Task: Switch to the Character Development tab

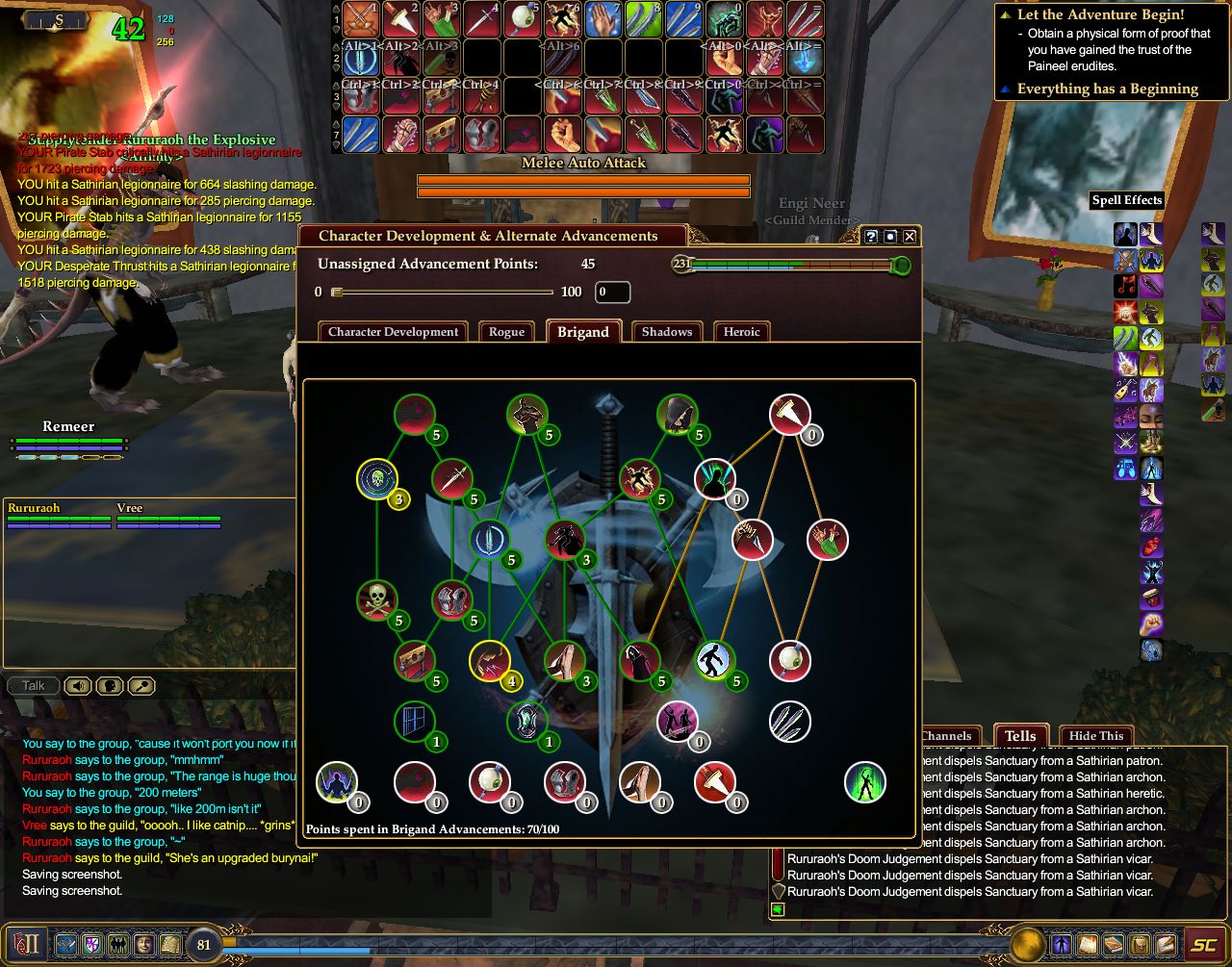Action: [x=393, y=332]
